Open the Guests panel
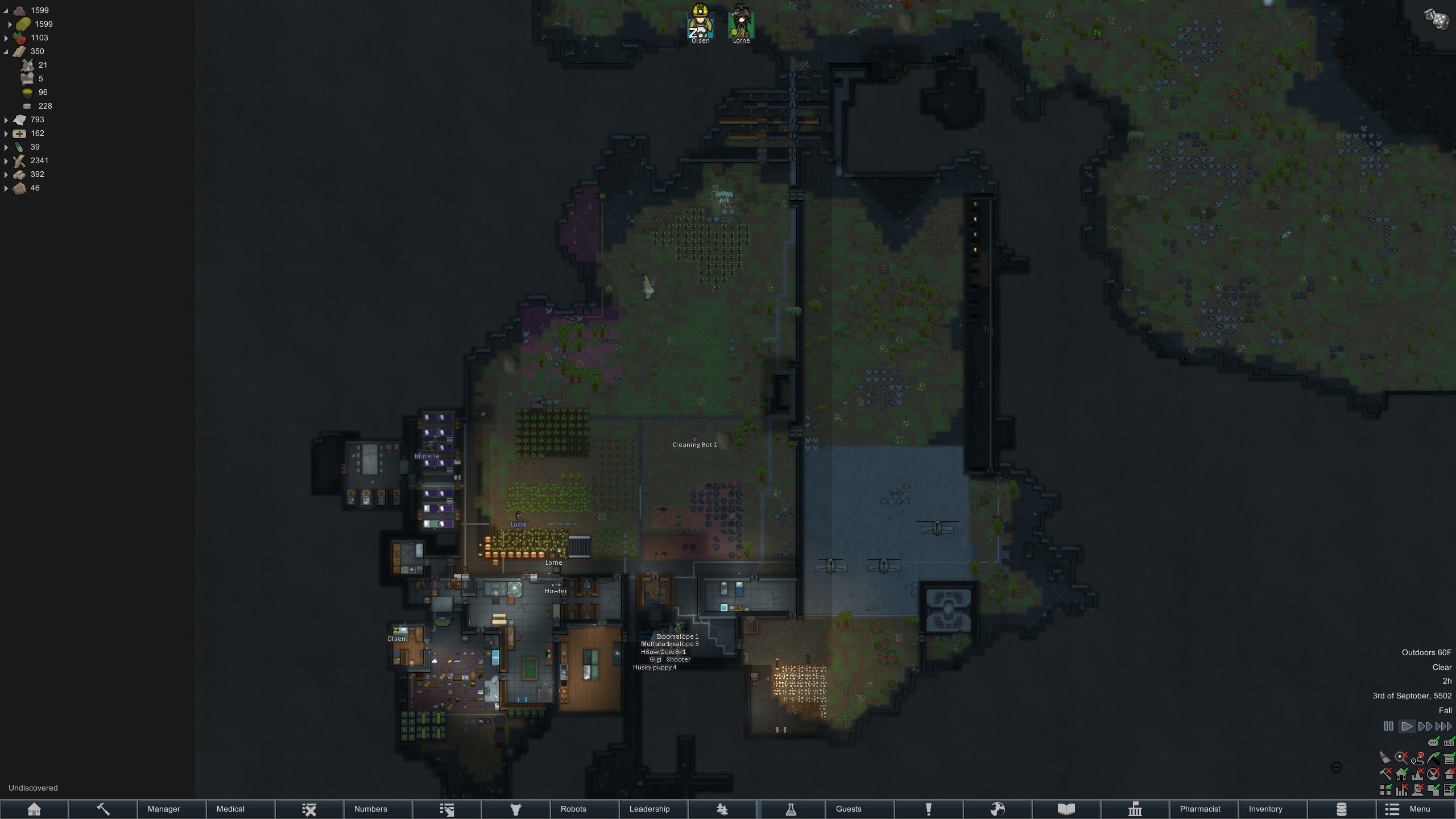The width and height of the screenshot is (1456, 819). point(849,809)
